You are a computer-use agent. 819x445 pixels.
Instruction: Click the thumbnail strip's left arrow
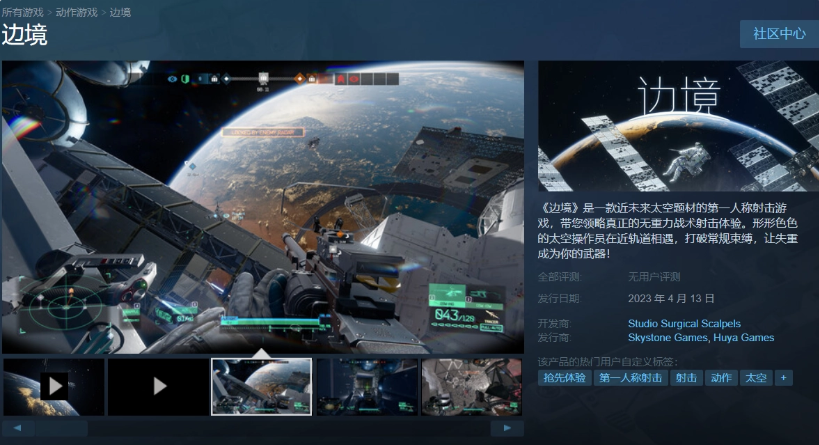tap(18, 427)
